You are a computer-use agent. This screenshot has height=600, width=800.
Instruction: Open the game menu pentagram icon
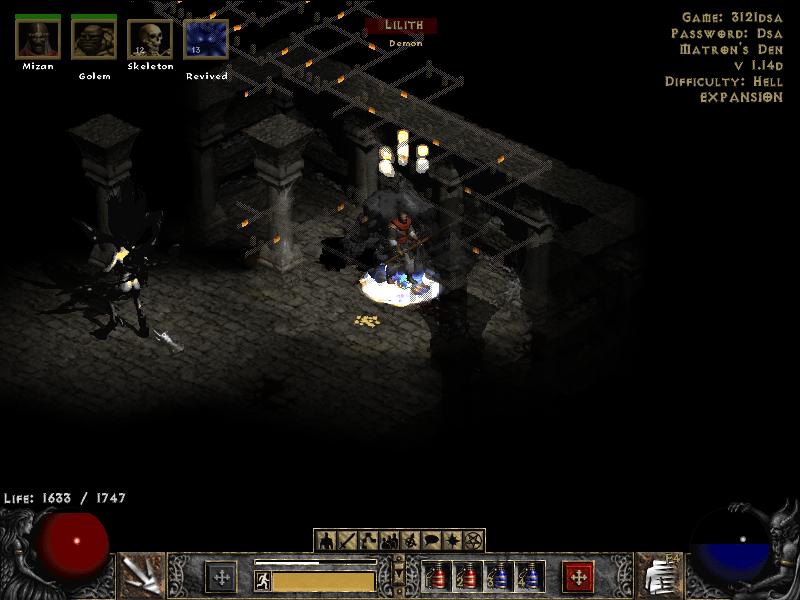click(x=474, y=541)
